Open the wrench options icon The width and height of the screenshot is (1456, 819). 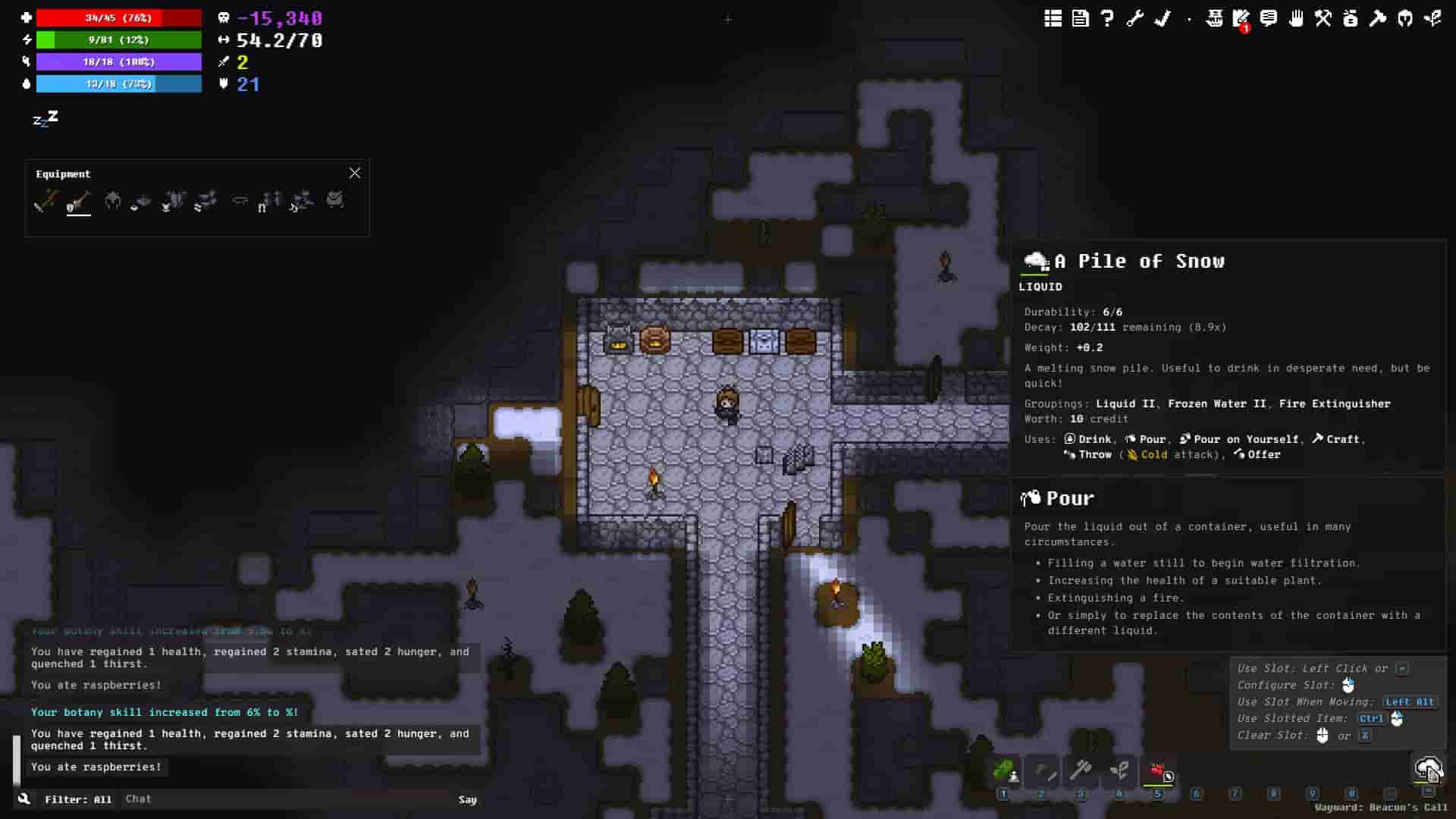[1134, 18]
